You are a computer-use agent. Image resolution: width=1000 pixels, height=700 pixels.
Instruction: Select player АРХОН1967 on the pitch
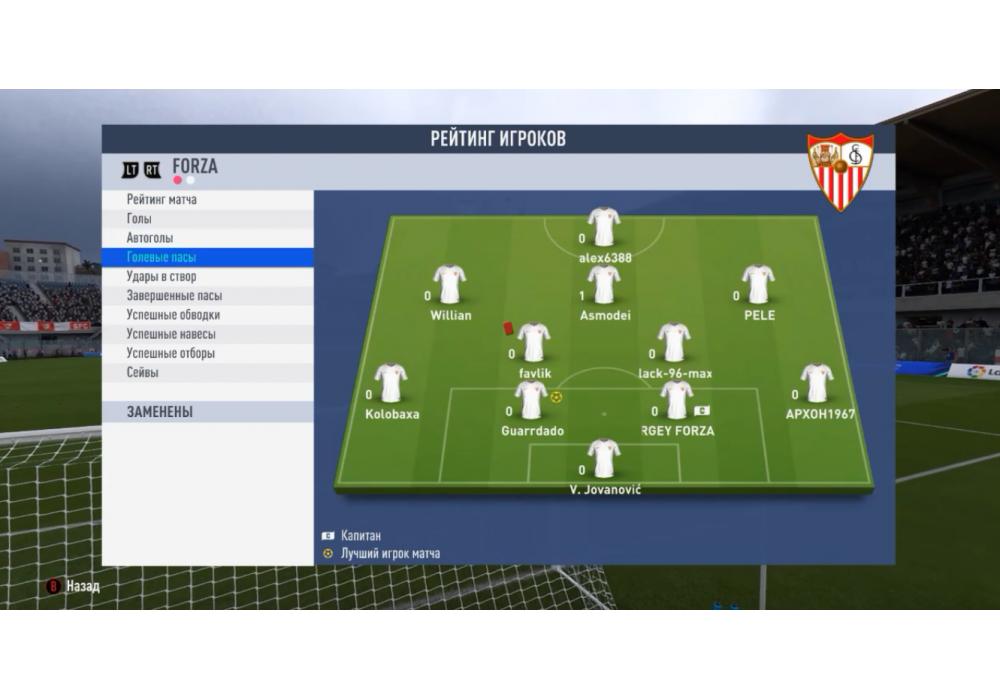(x=817, y=384)
